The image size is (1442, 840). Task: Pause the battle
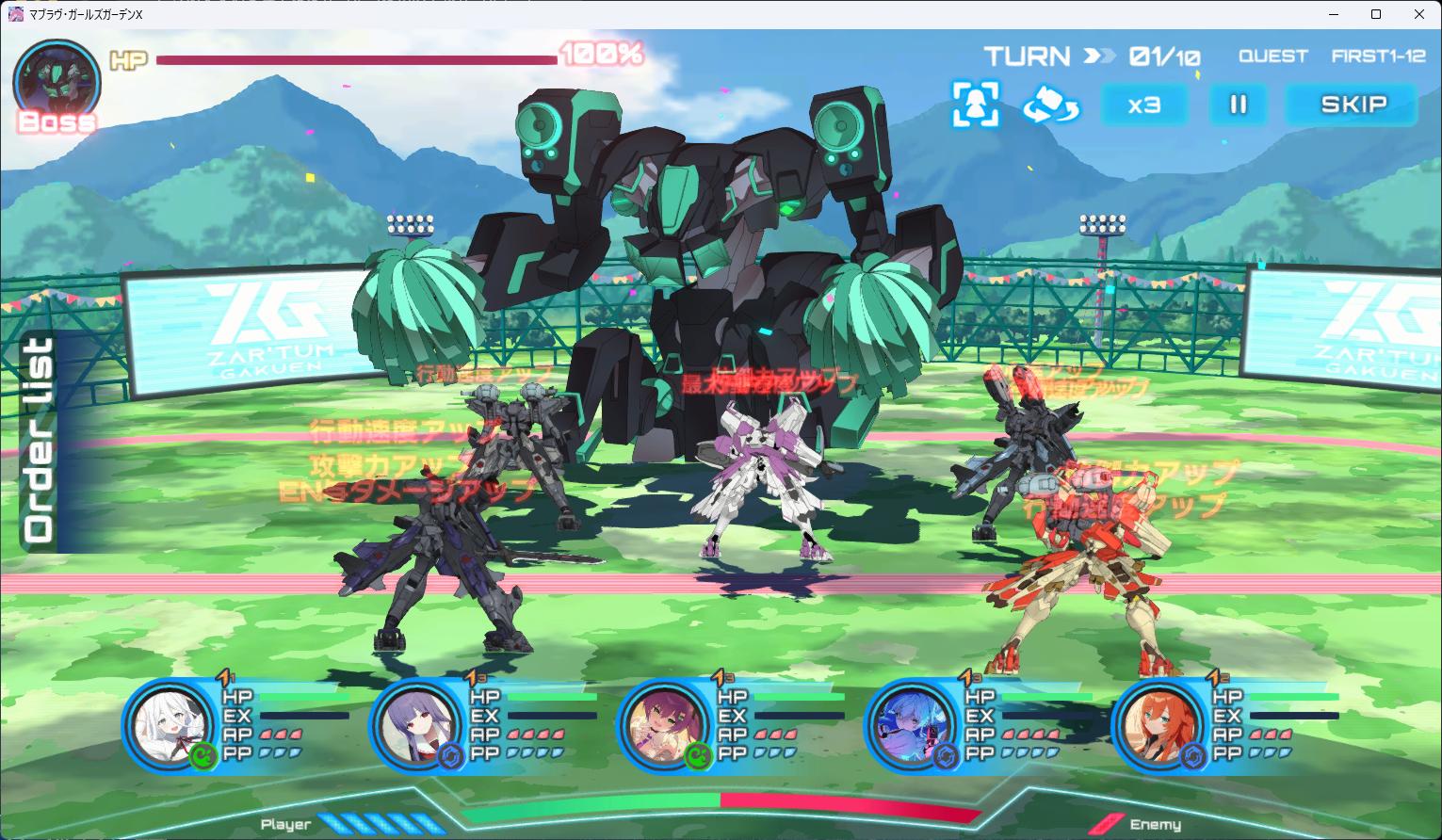[x=1238, y=105]
